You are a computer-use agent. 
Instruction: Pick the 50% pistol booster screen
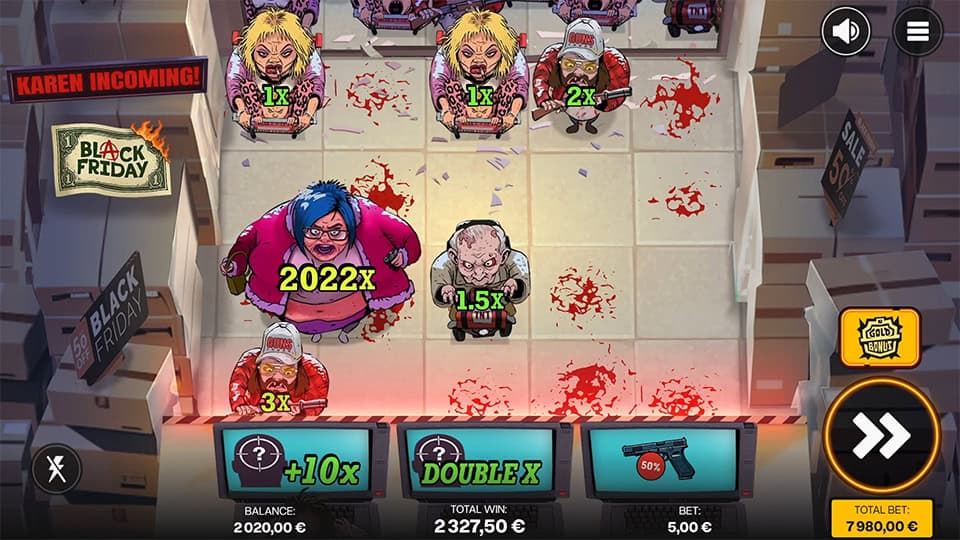click(667, 461)
